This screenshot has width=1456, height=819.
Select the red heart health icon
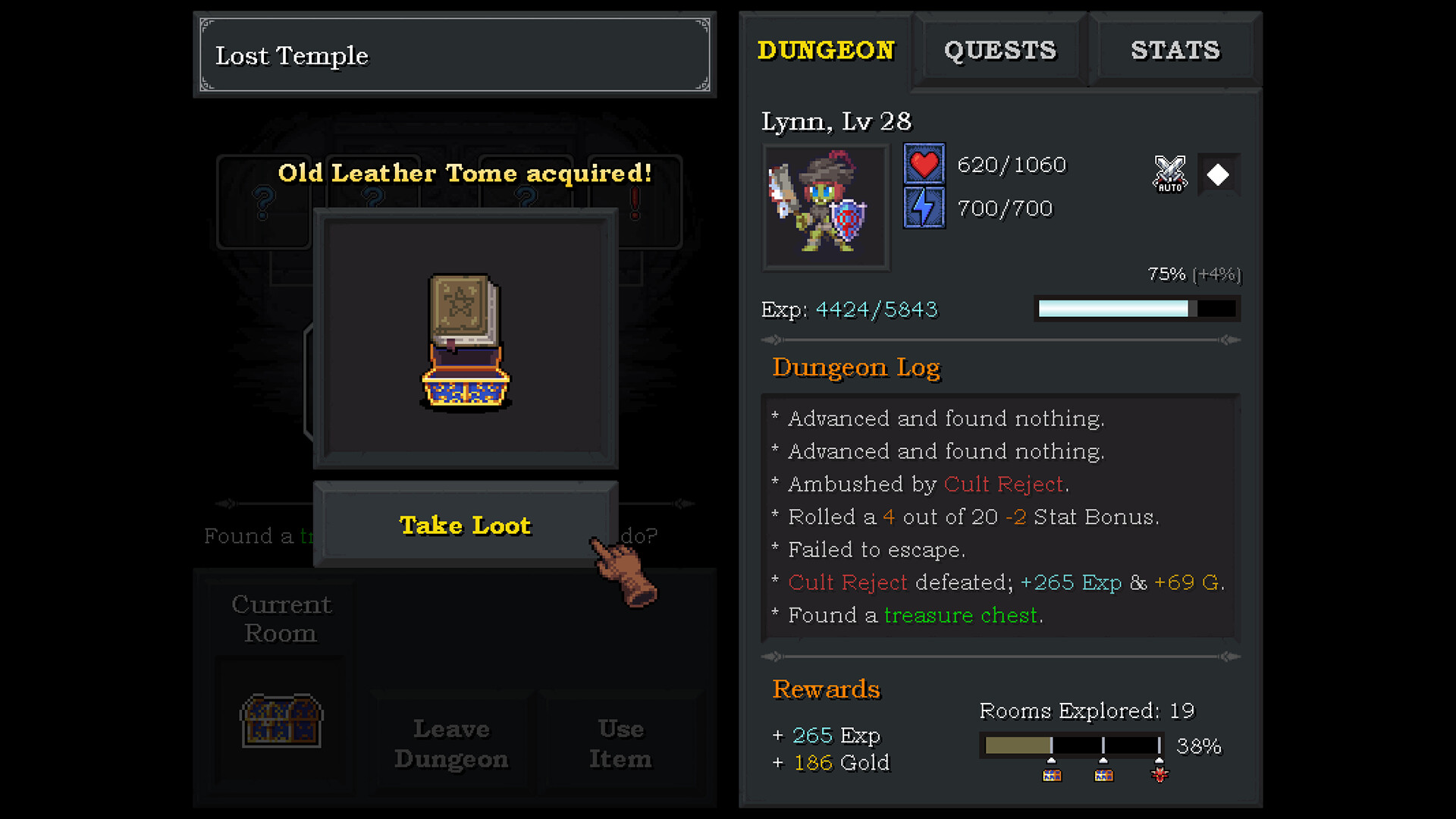(924, 163)
